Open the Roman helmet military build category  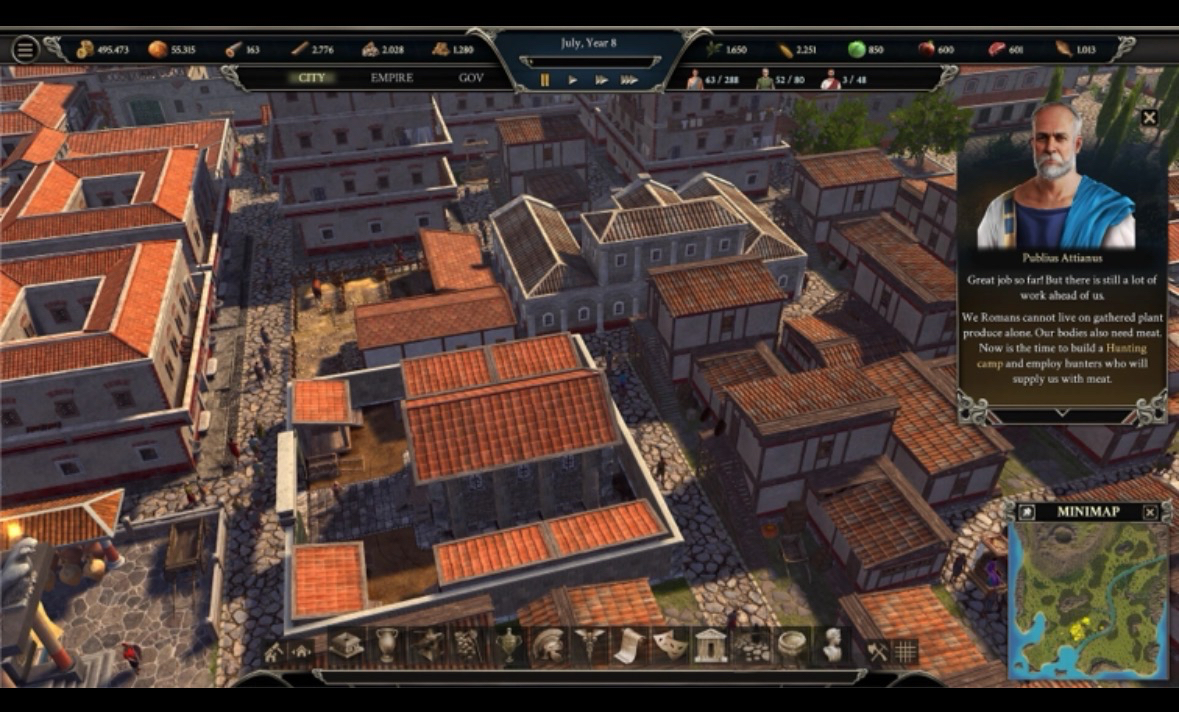548,646
